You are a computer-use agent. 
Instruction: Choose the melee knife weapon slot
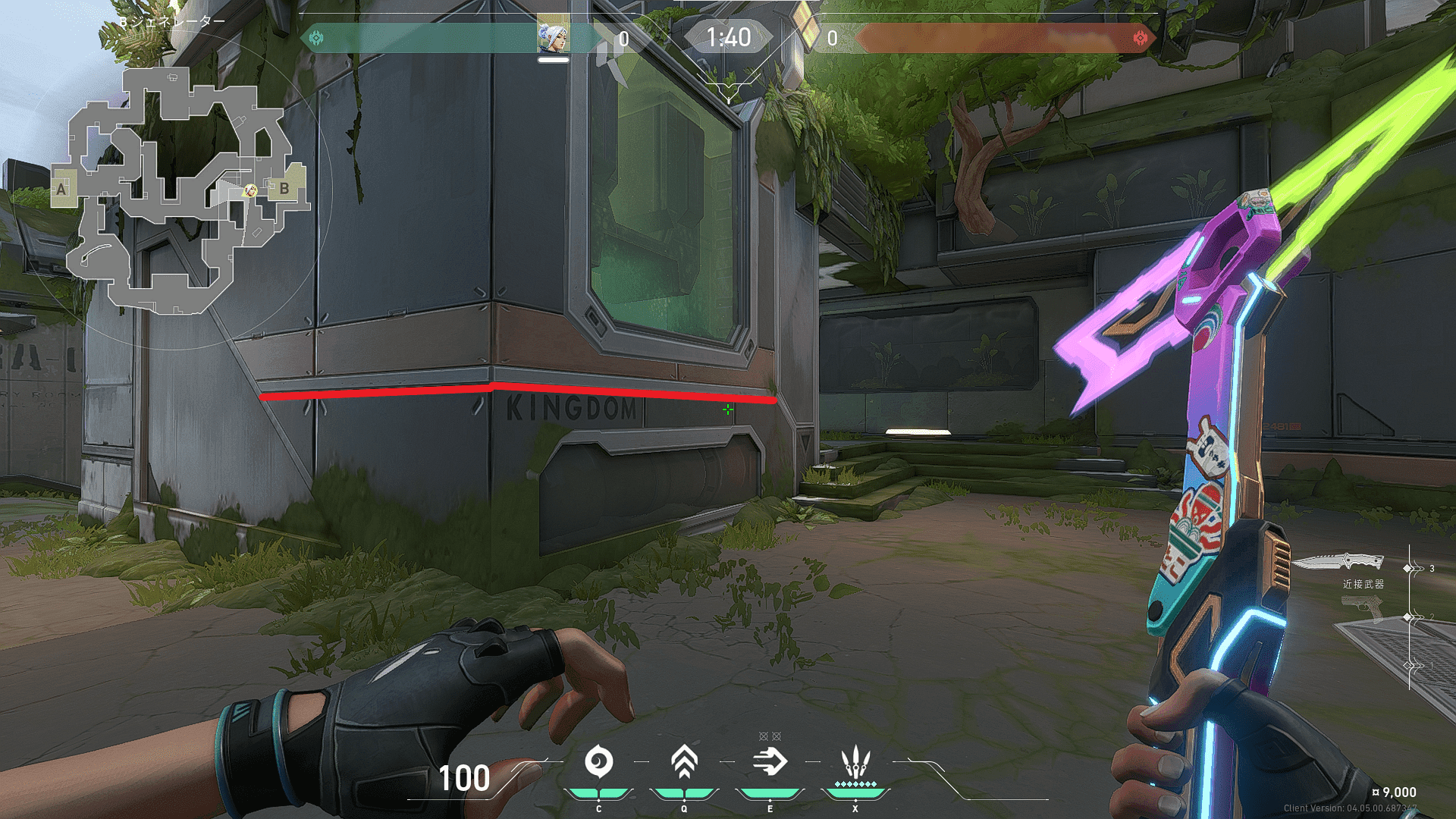point(1338,563)
